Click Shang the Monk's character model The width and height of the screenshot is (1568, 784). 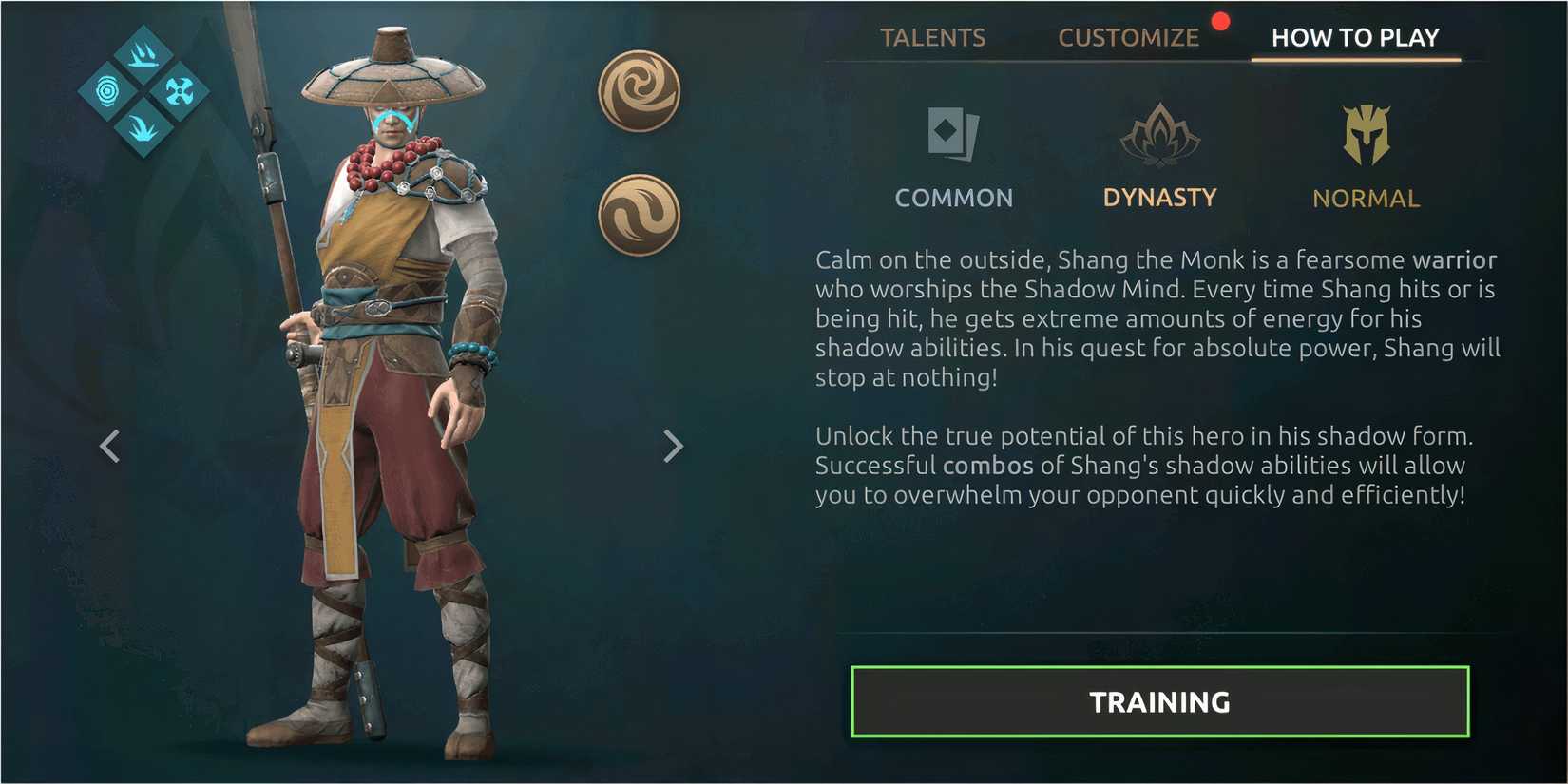380,380
